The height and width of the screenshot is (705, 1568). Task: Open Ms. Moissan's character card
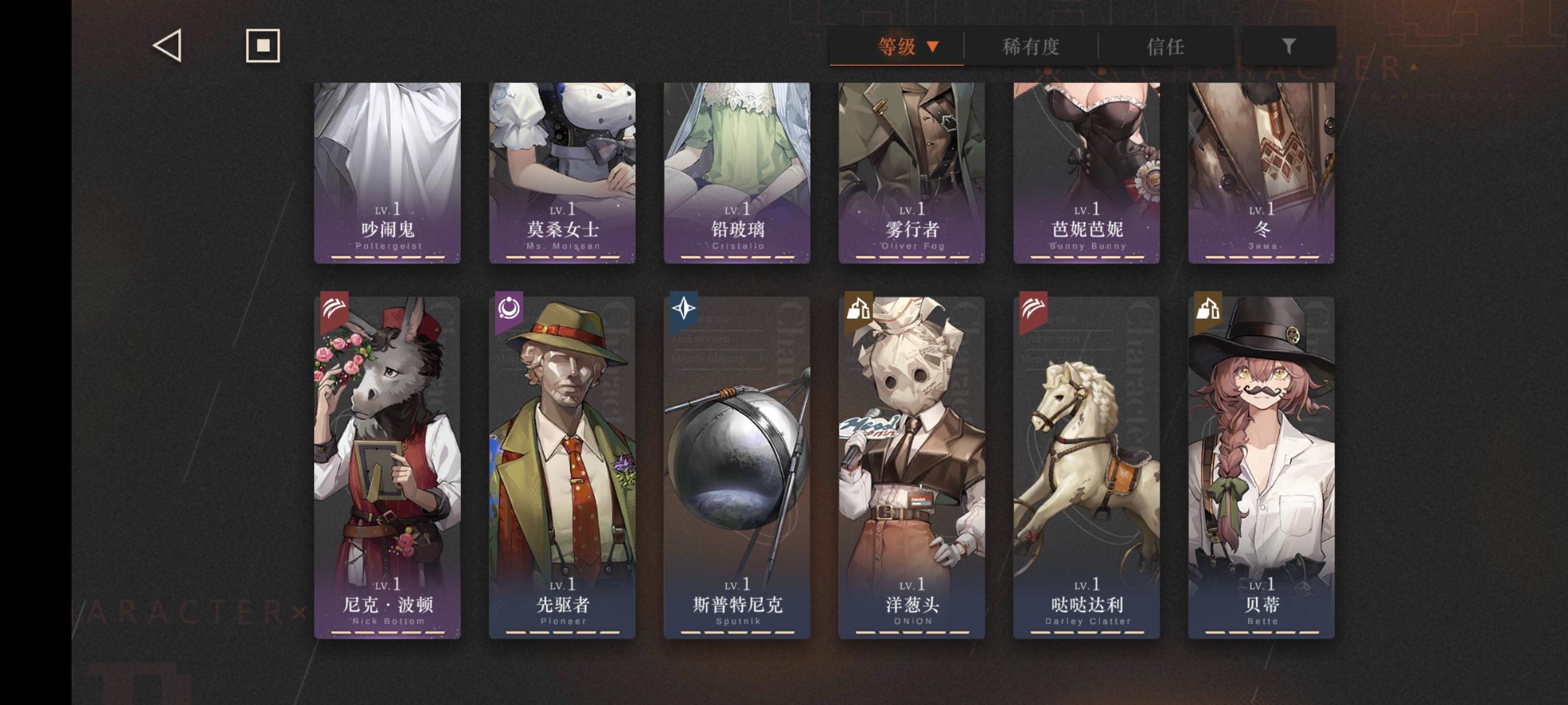(562, 172)
